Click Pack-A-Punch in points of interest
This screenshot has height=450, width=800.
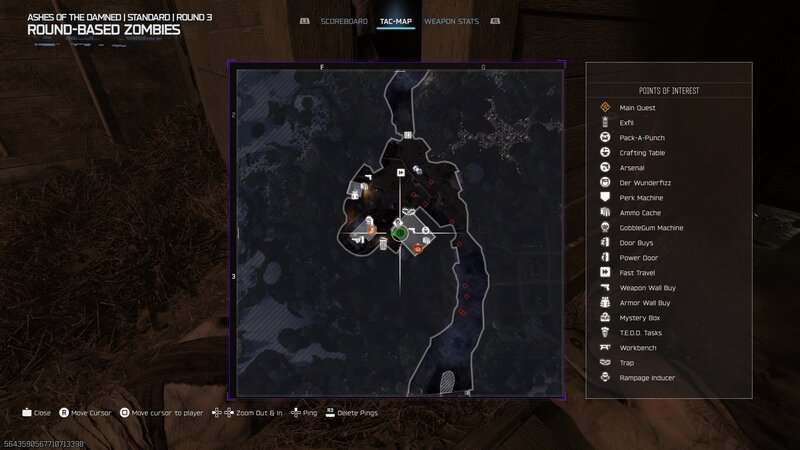[642, 137]
